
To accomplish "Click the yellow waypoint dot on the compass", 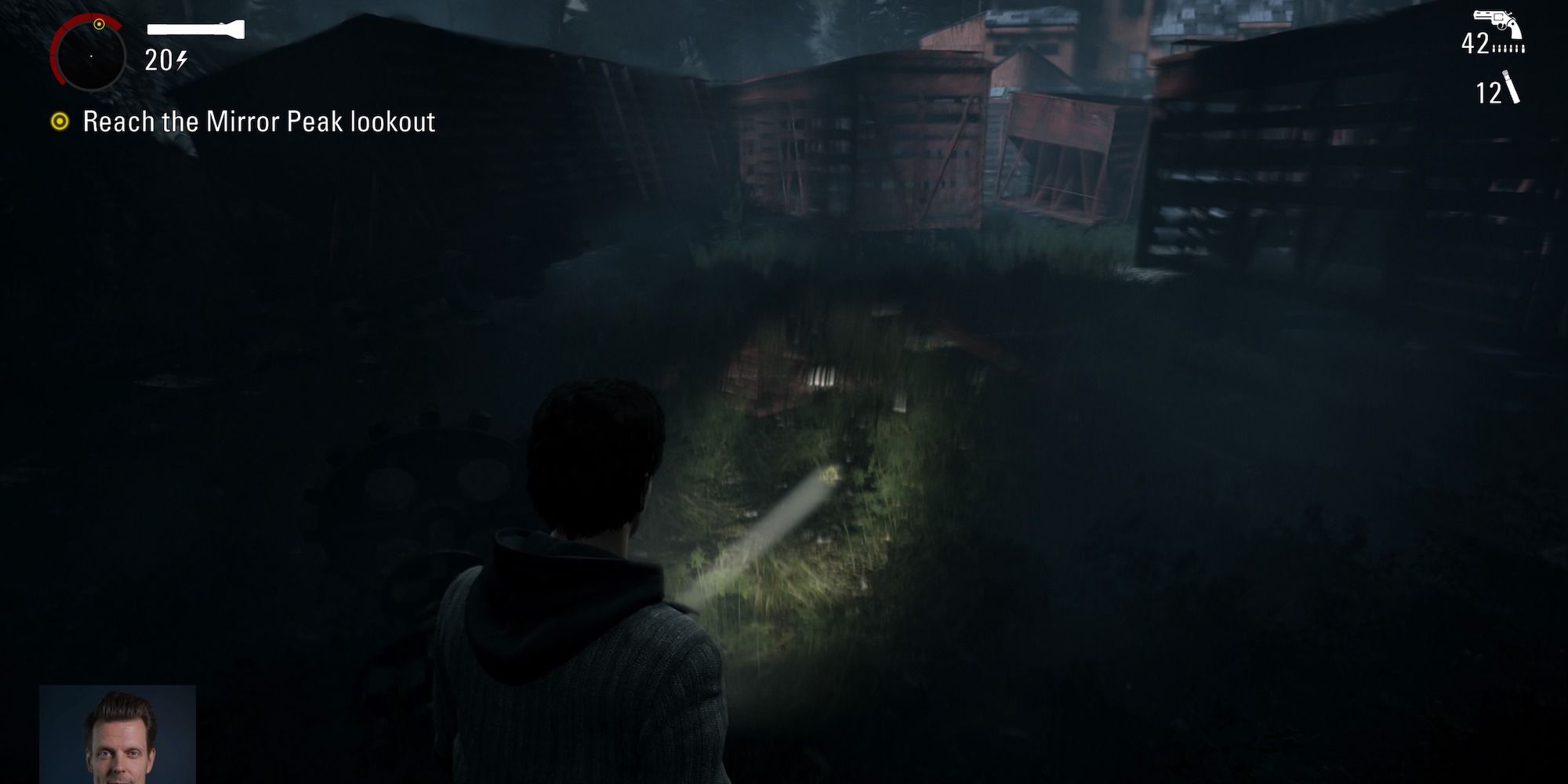I will 98,24.
